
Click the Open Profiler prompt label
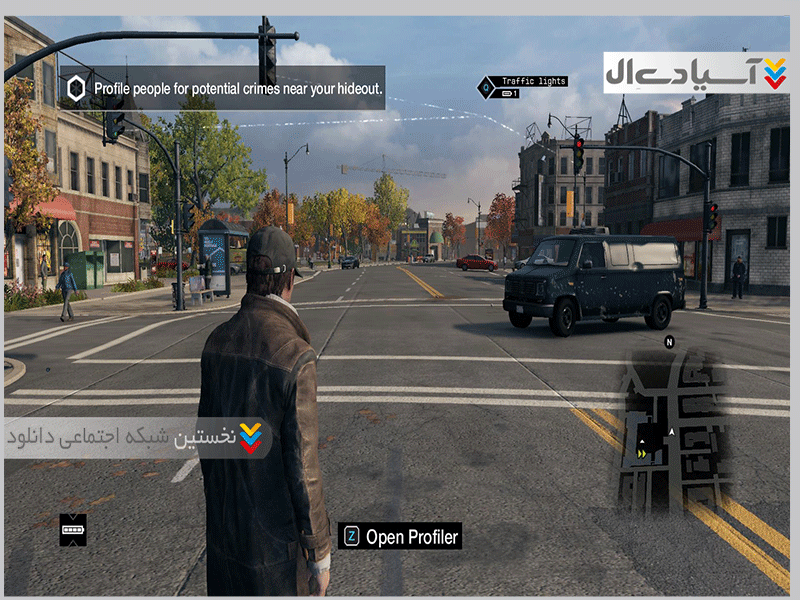tap(411, 537)
